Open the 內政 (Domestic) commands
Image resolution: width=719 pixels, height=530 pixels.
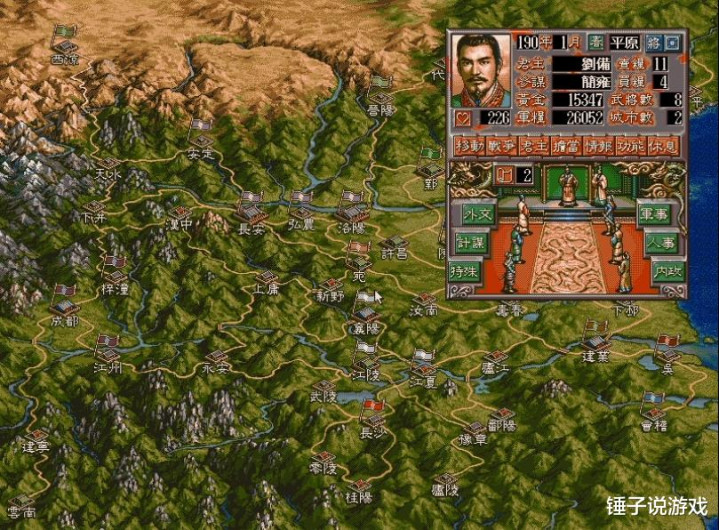[666, 271]
